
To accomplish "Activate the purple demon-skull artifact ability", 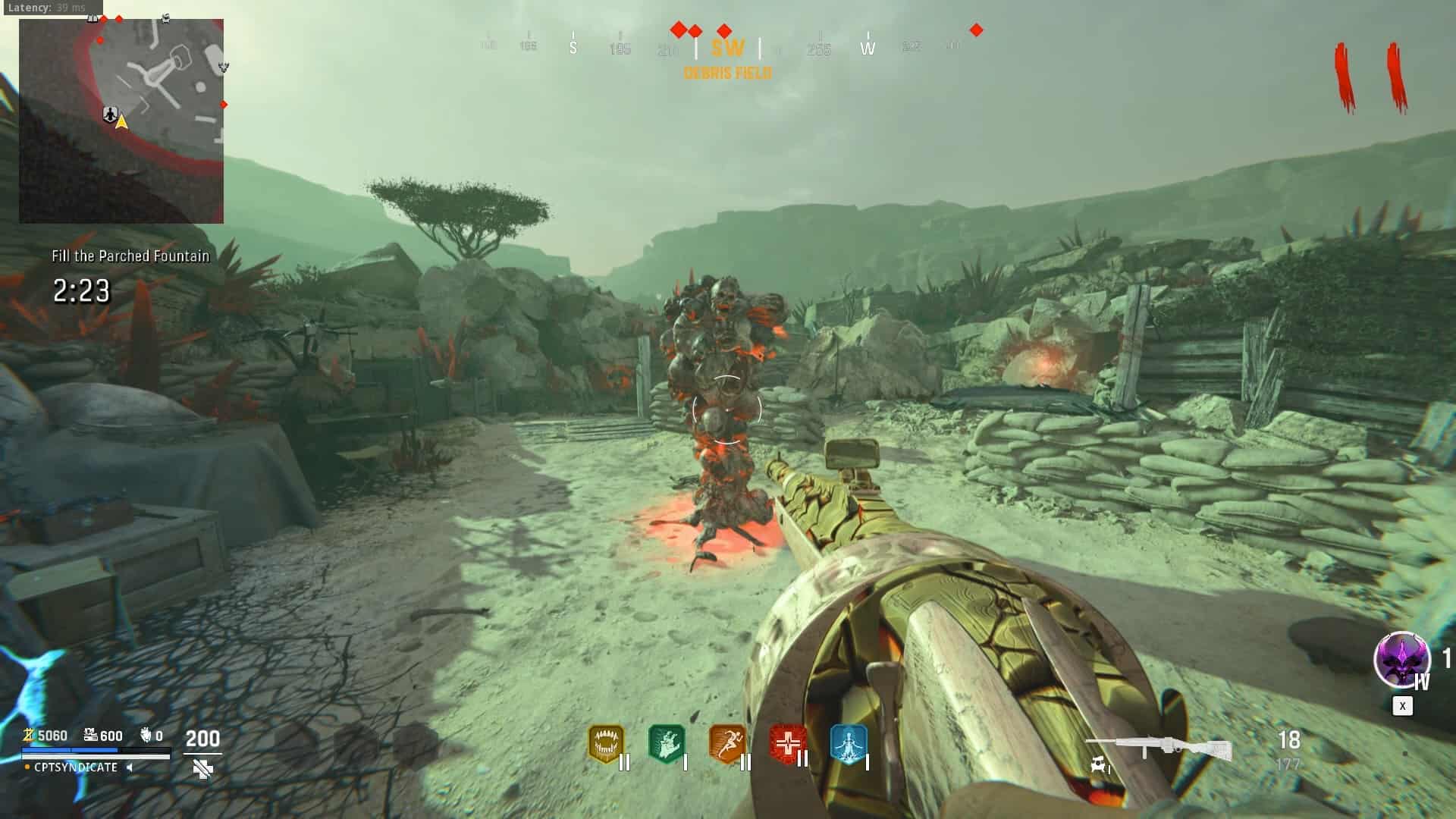I will (x=1401, y=659).
